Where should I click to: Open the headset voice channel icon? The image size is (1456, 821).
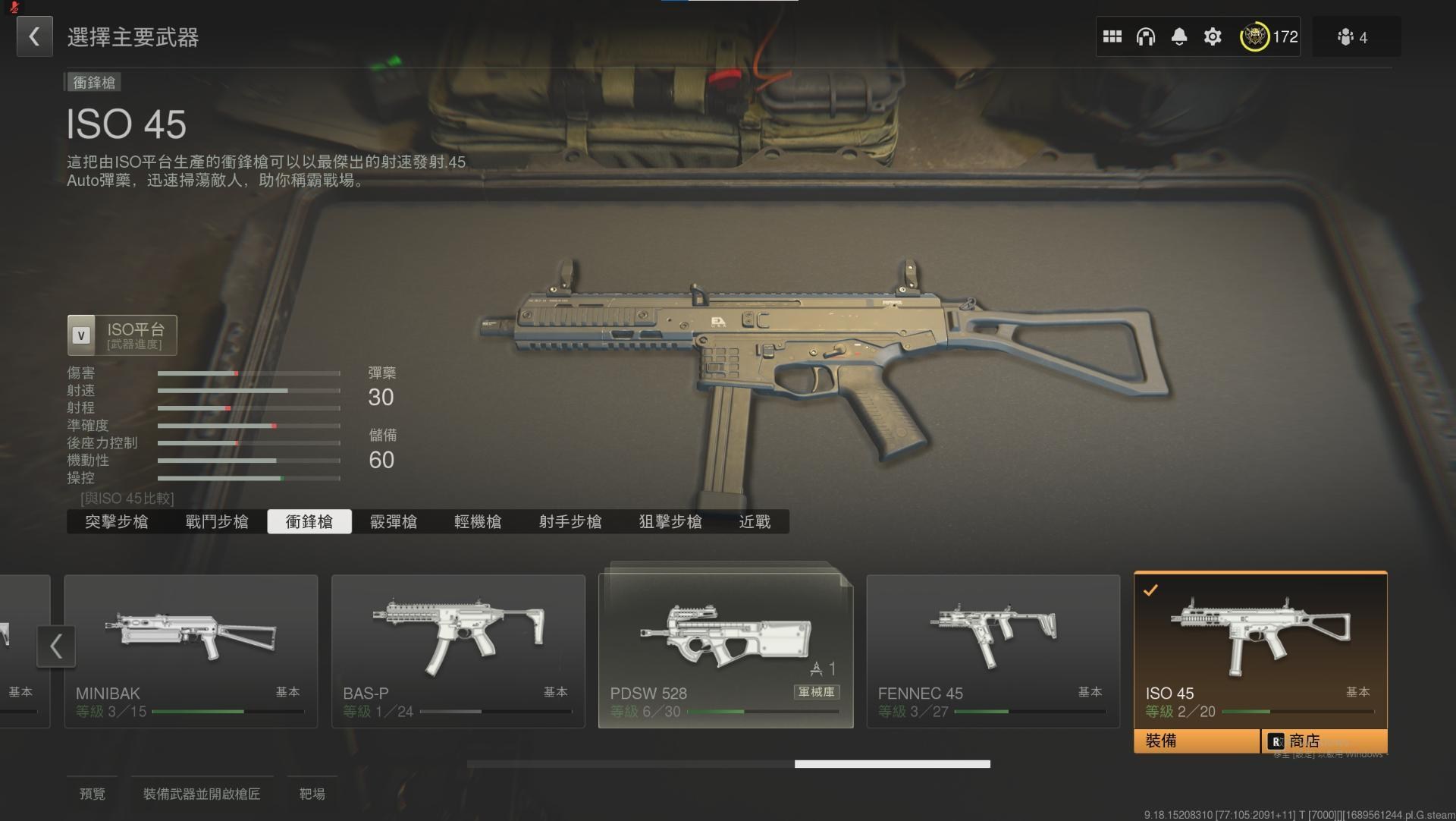(1145, 36)
